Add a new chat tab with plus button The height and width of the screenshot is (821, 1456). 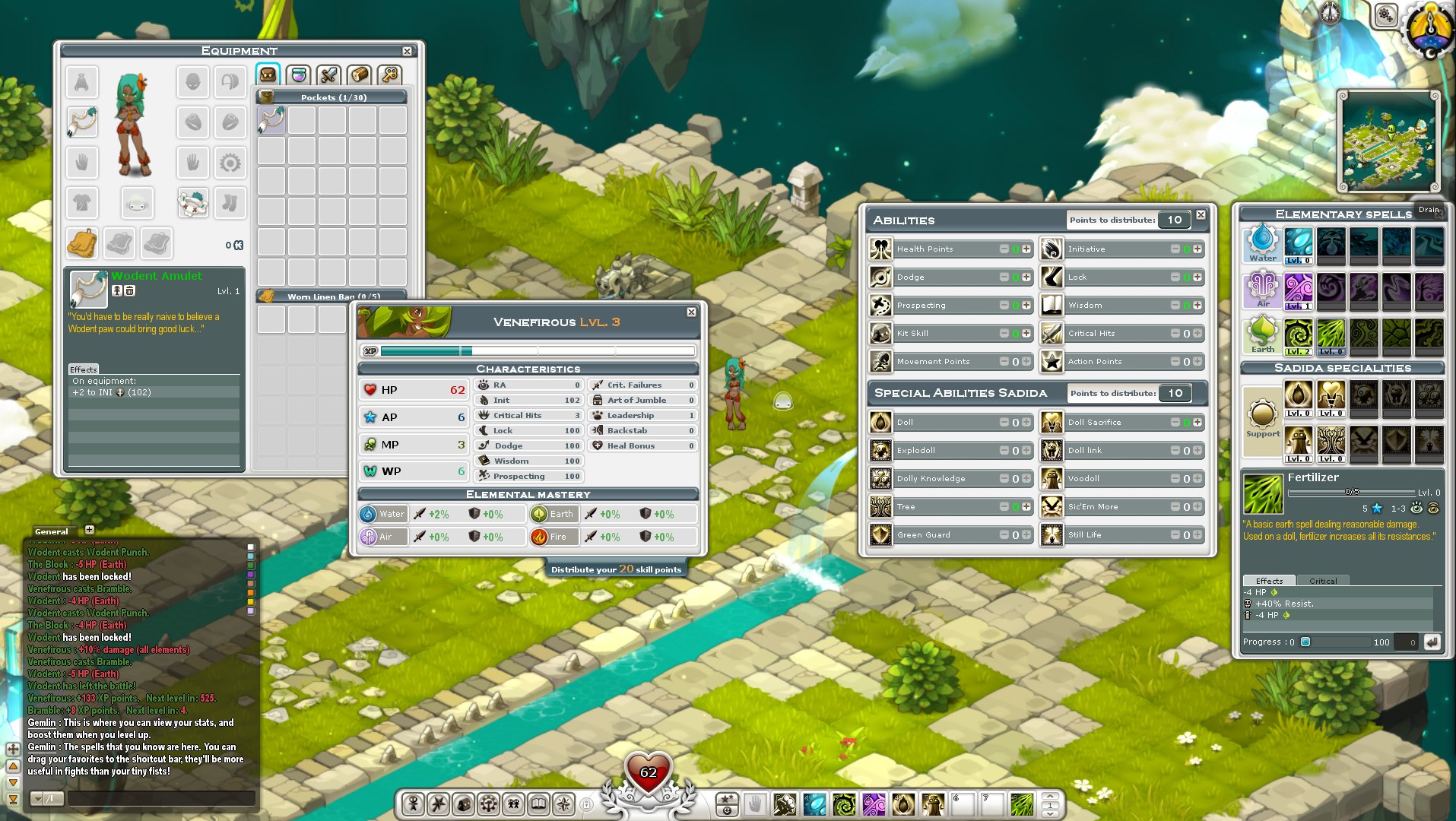[89, 530]
